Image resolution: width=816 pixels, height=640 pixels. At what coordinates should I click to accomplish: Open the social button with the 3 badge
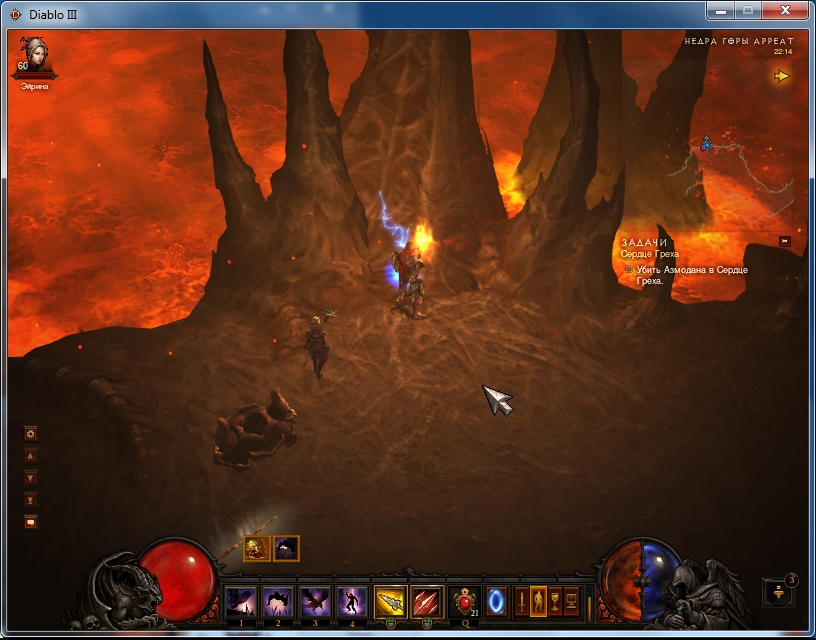(779, 591)
